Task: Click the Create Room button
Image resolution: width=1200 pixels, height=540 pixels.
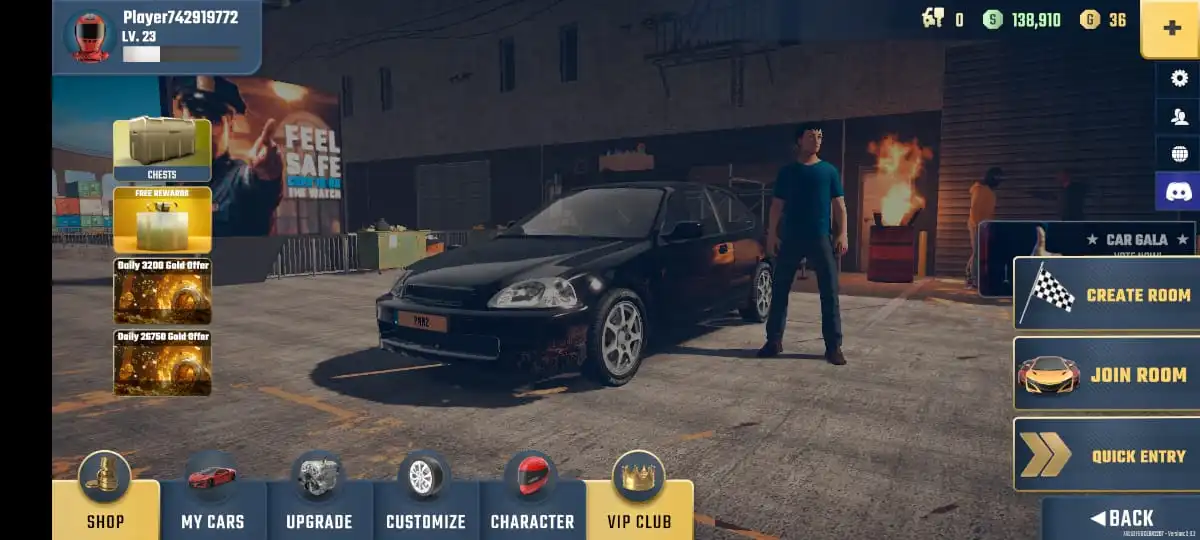Action: [x=1107, y=294]
